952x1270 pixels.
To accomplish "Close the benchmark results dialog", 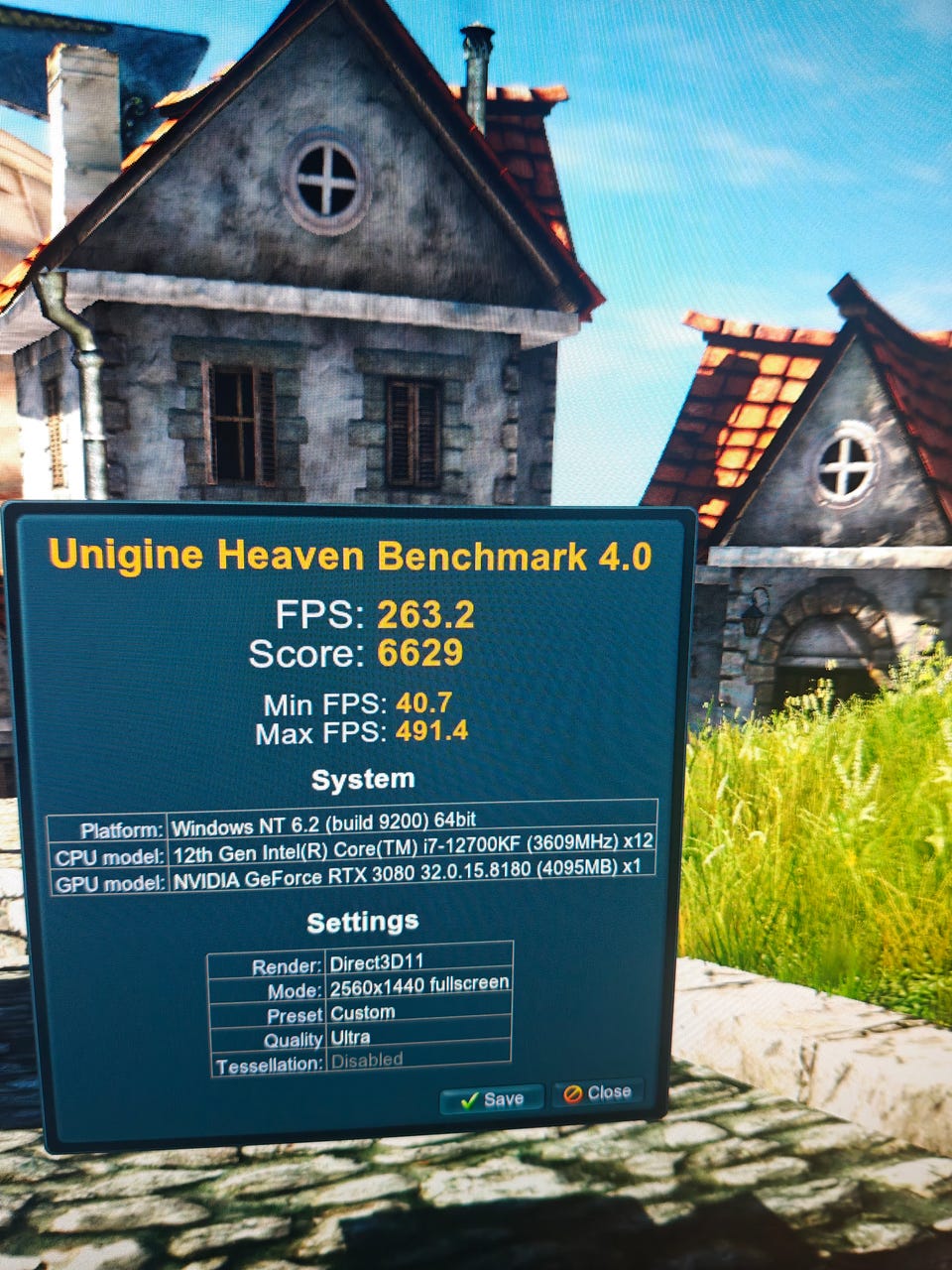I will click(598, 1092).
